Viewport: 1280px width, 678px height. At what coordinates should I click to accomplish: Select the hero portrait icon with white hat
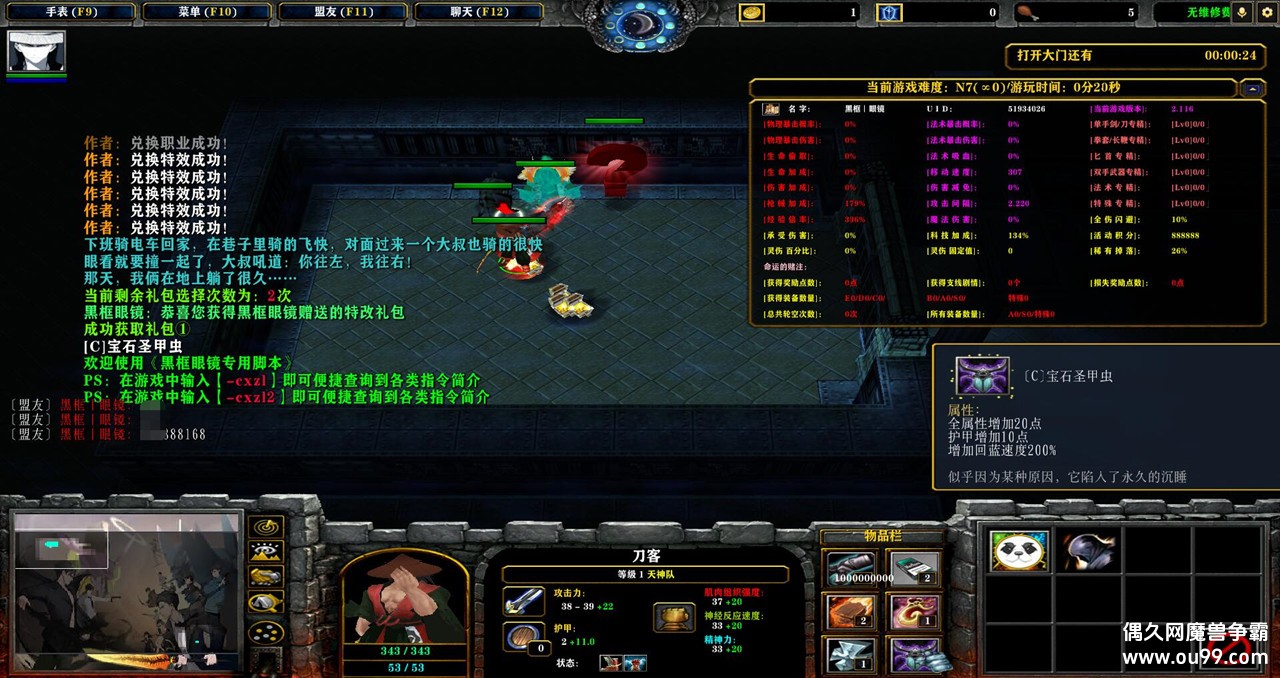pos(37,51)
